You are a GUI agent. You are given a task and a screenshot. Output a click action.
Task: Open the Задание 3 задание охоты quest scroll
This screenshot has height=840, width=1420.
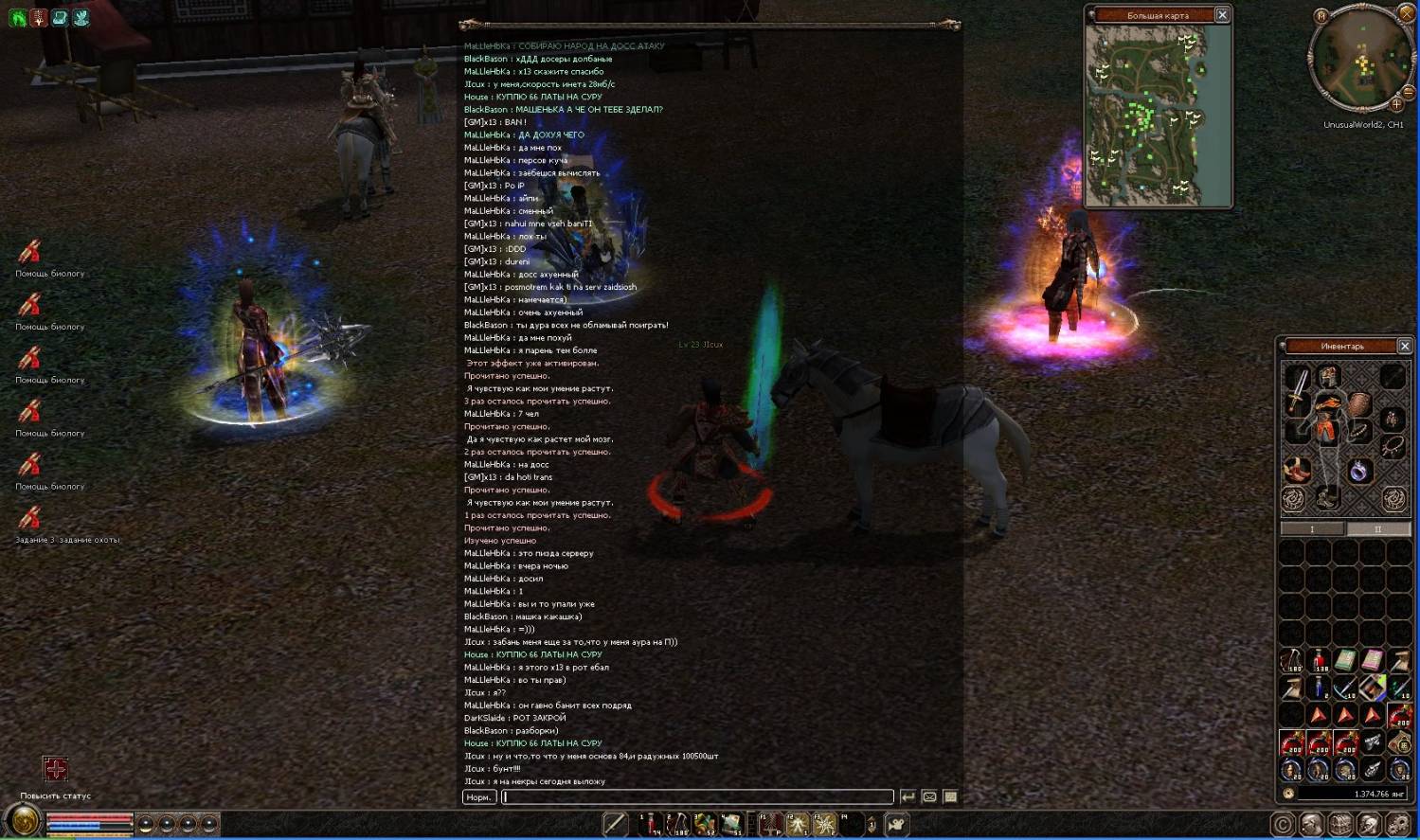click(29, 518)
